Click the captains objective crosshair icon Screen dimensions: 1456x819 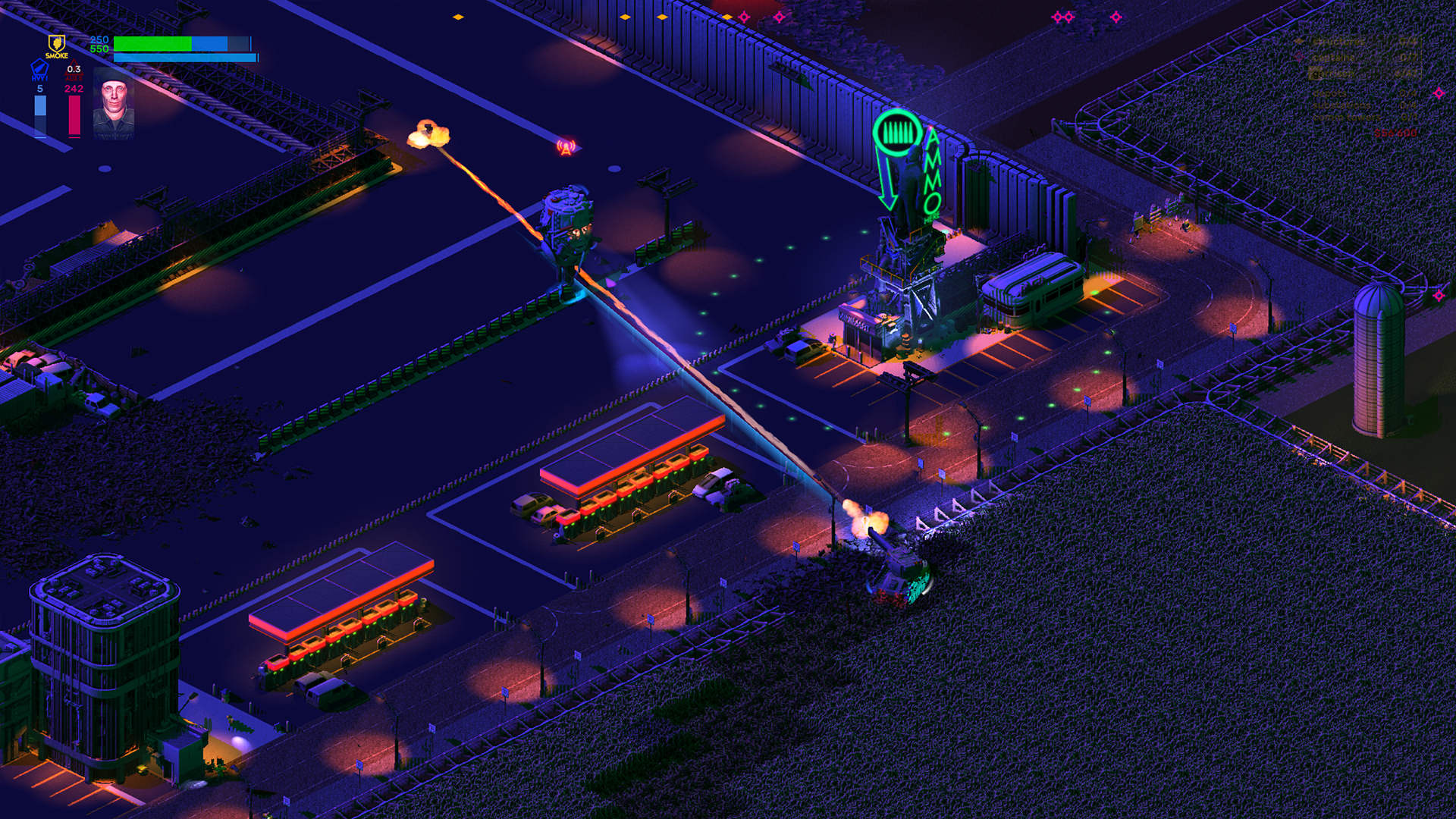[x=1298, y=57]
